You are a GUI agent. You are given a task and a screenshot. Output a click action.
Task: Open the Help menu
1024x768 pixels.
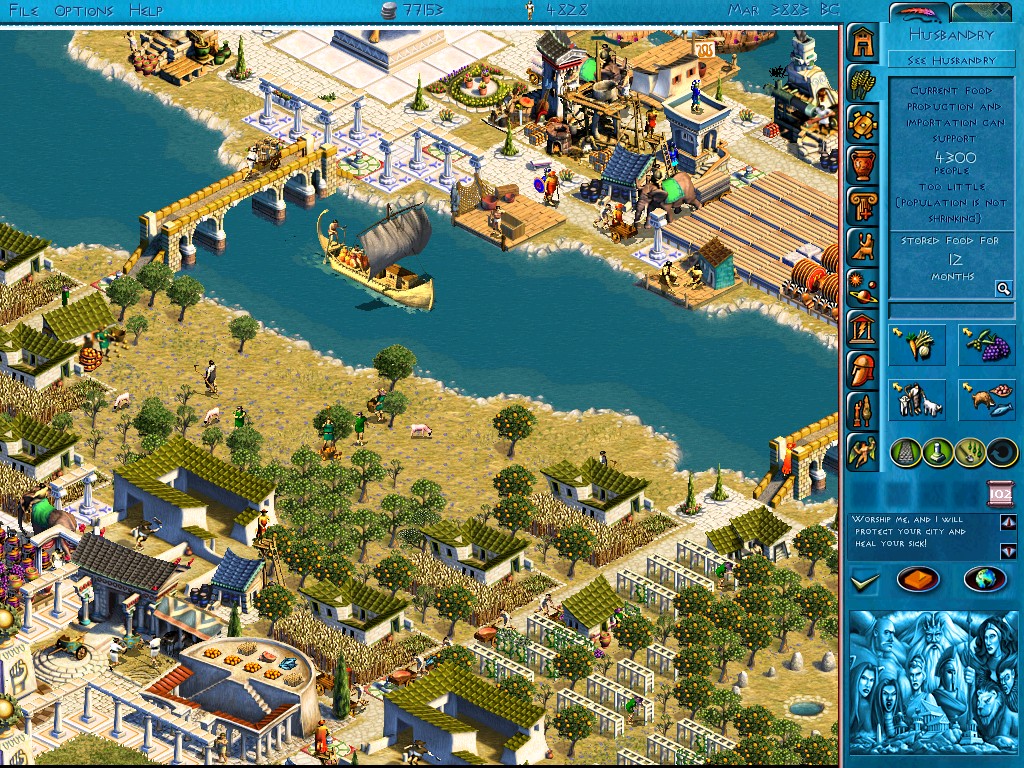point(146,11)
